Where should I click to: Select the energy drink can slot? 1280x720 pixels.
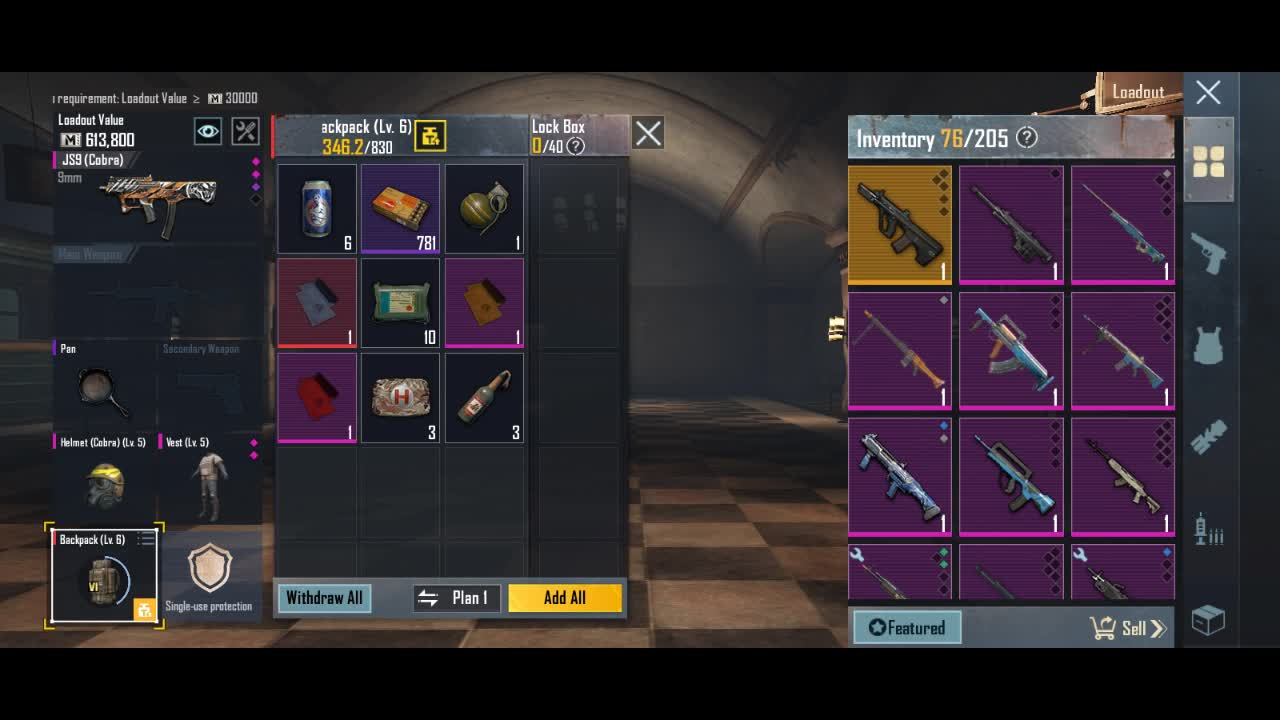317,209
